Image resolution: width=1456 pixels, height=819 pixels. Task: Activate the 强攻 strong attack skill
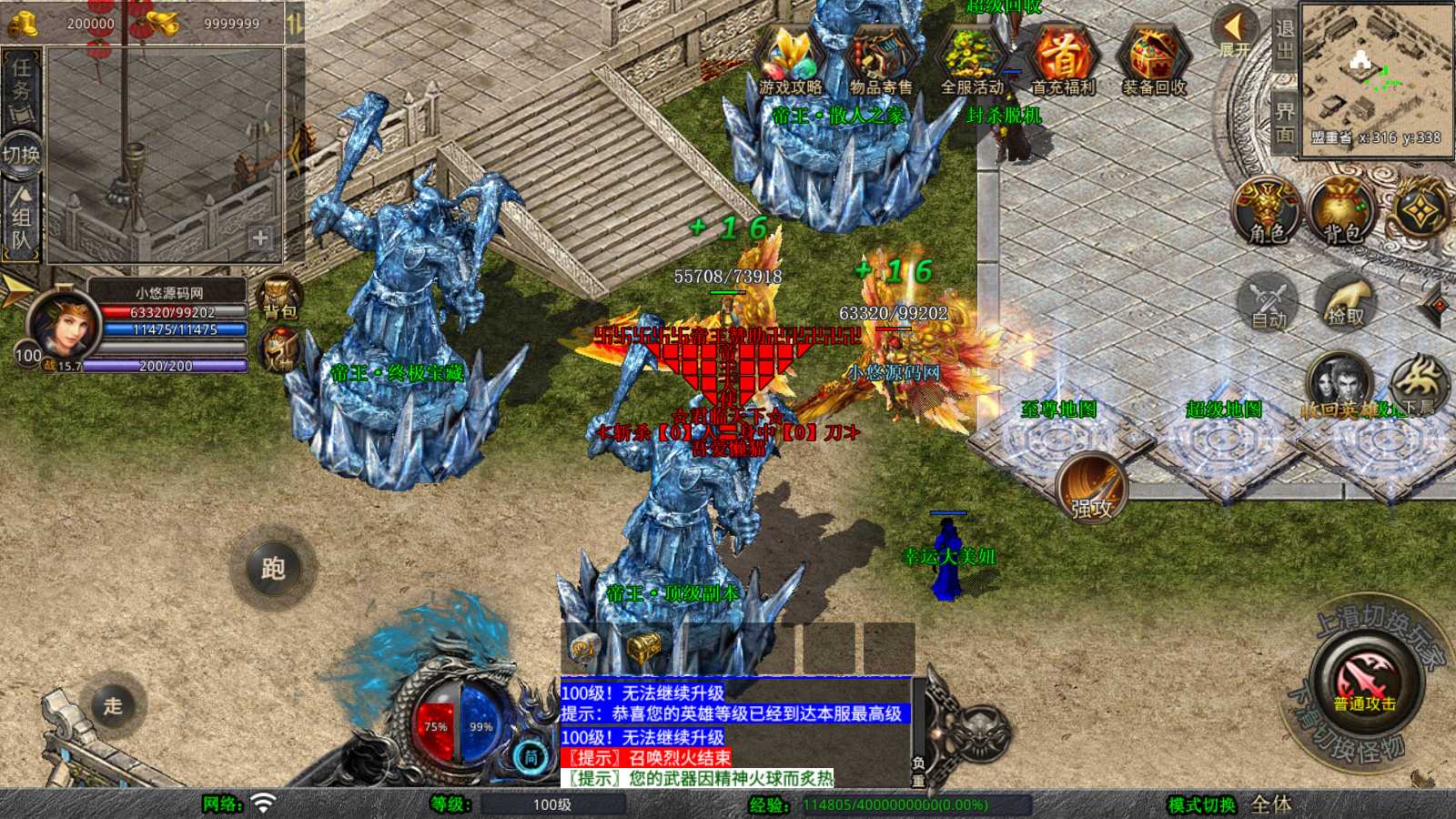tap(1092, 487)
